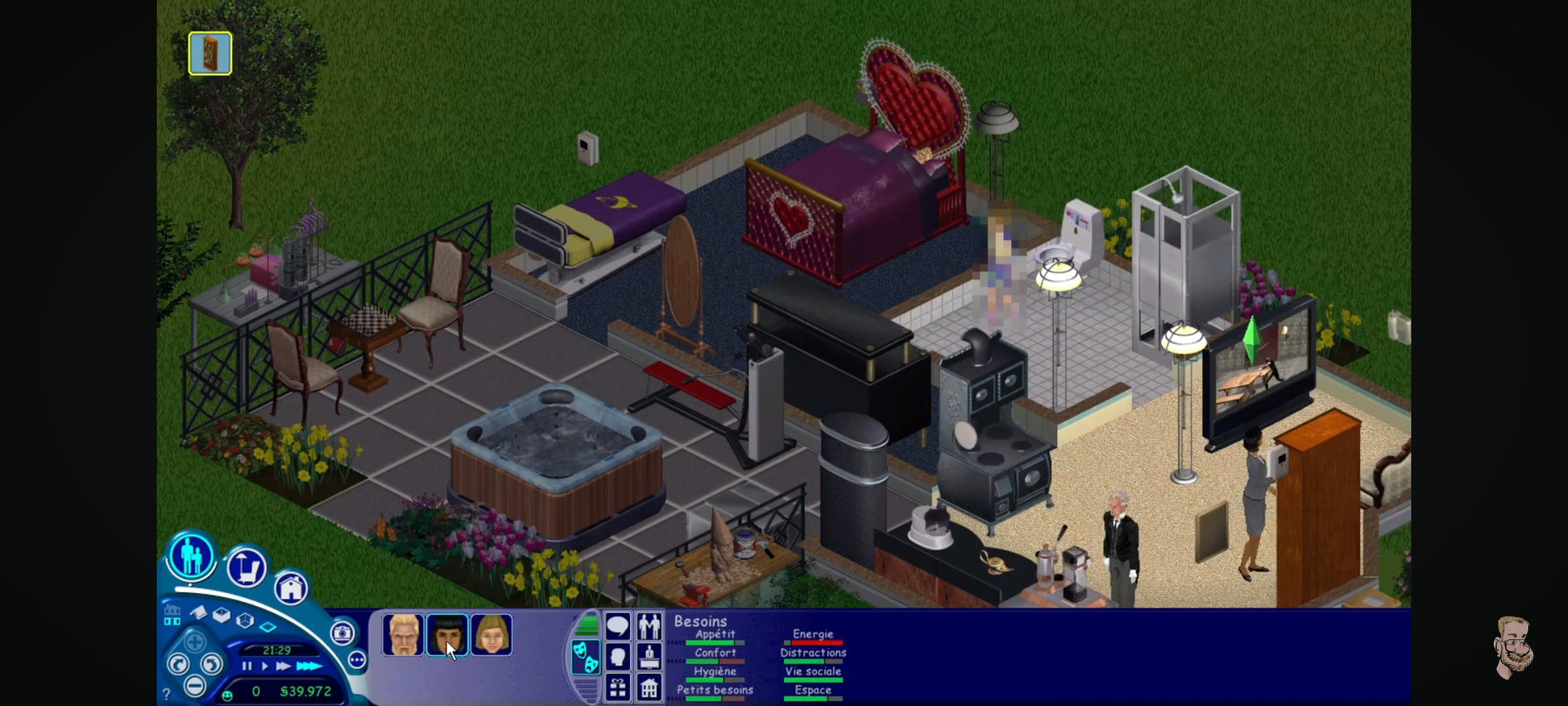Set game speed to double fast-forward

[283, 667]
